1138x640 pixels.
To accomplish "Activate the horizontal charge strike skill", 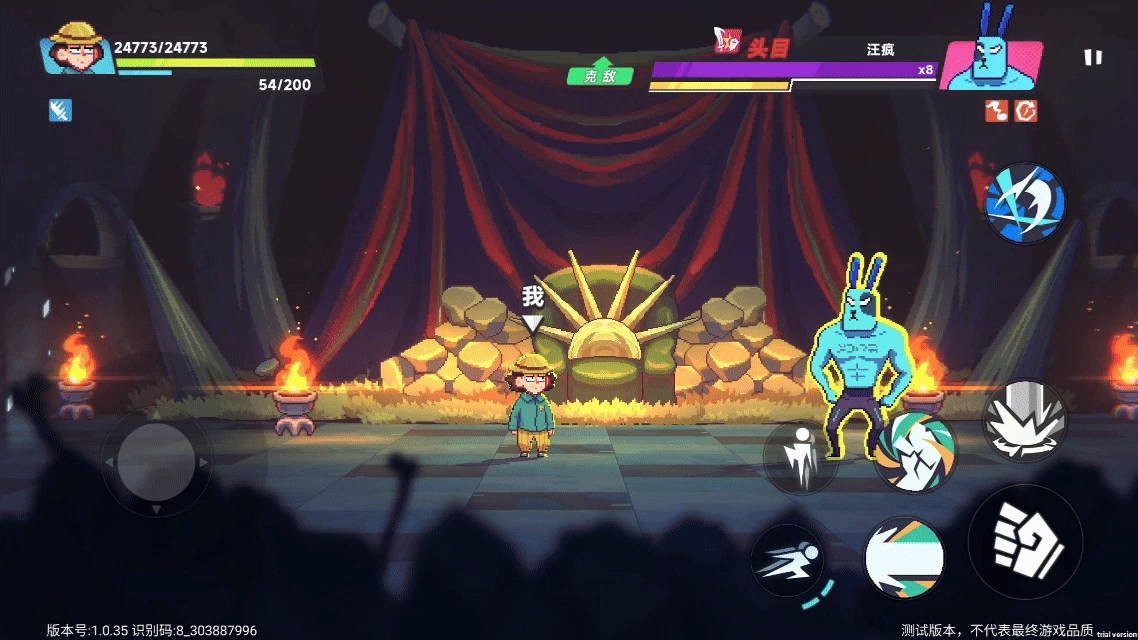I will [904, 559].
